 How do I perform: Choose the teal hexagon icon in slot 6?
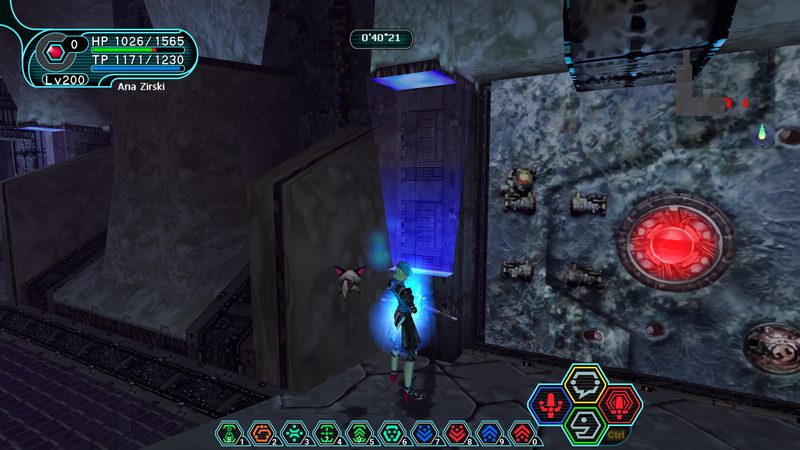[x=392, y=433]
